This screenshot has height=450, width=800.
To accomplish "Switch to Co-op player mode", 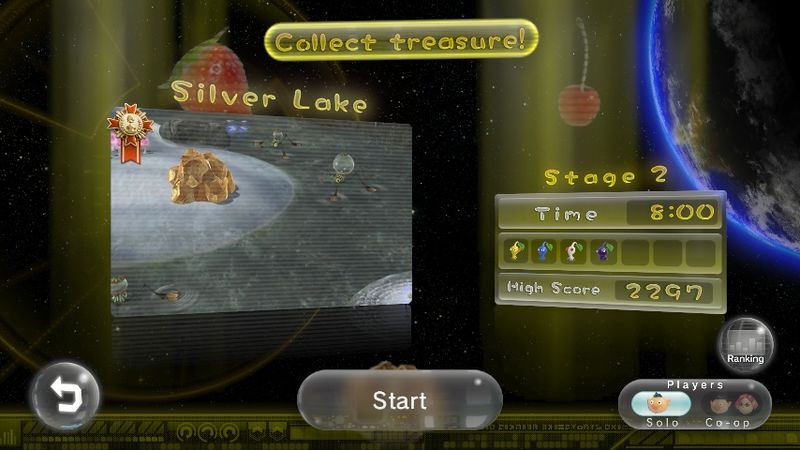I will (x=729, y=407).
